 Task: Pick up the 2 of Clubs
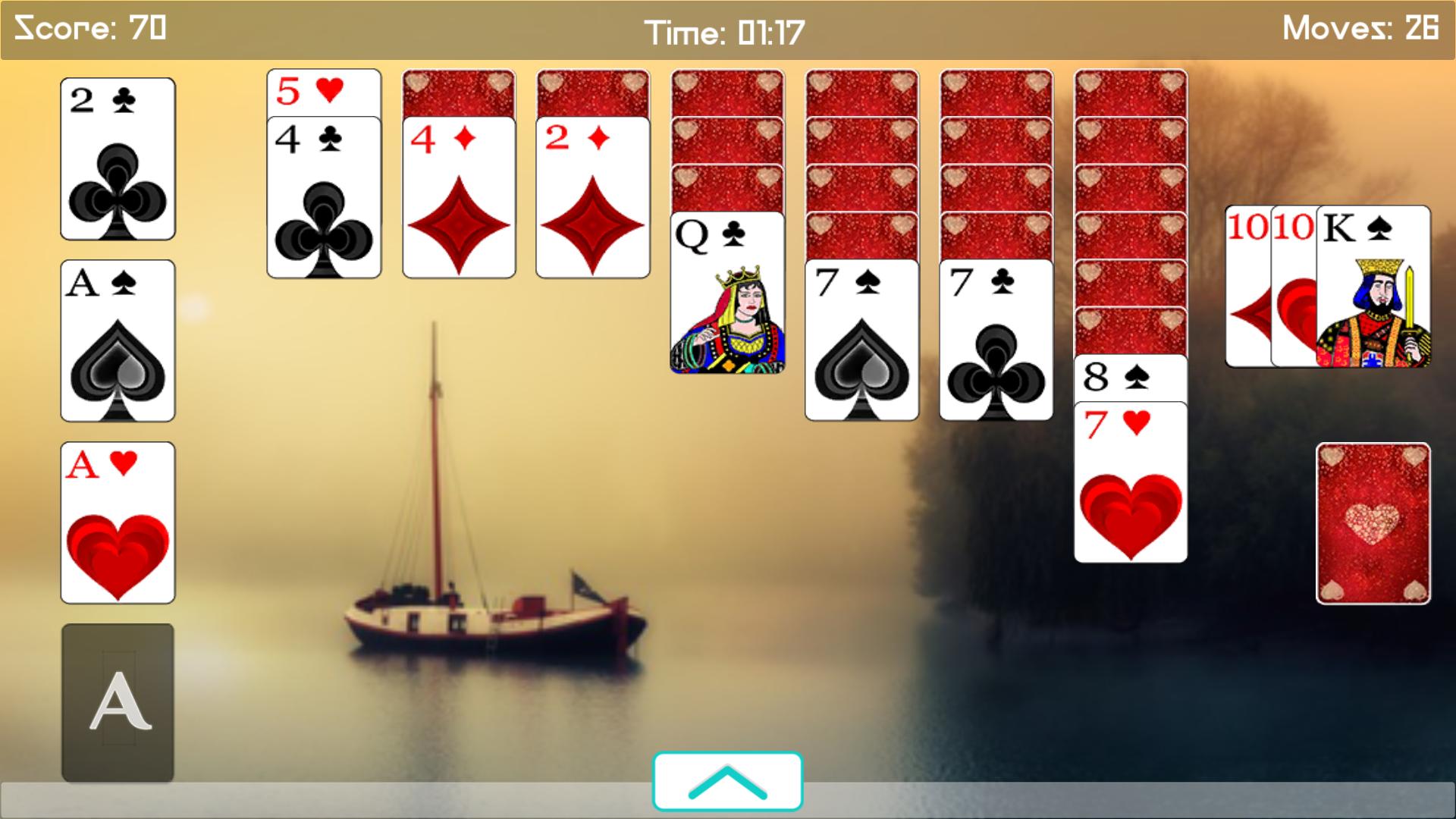(117, 159)
